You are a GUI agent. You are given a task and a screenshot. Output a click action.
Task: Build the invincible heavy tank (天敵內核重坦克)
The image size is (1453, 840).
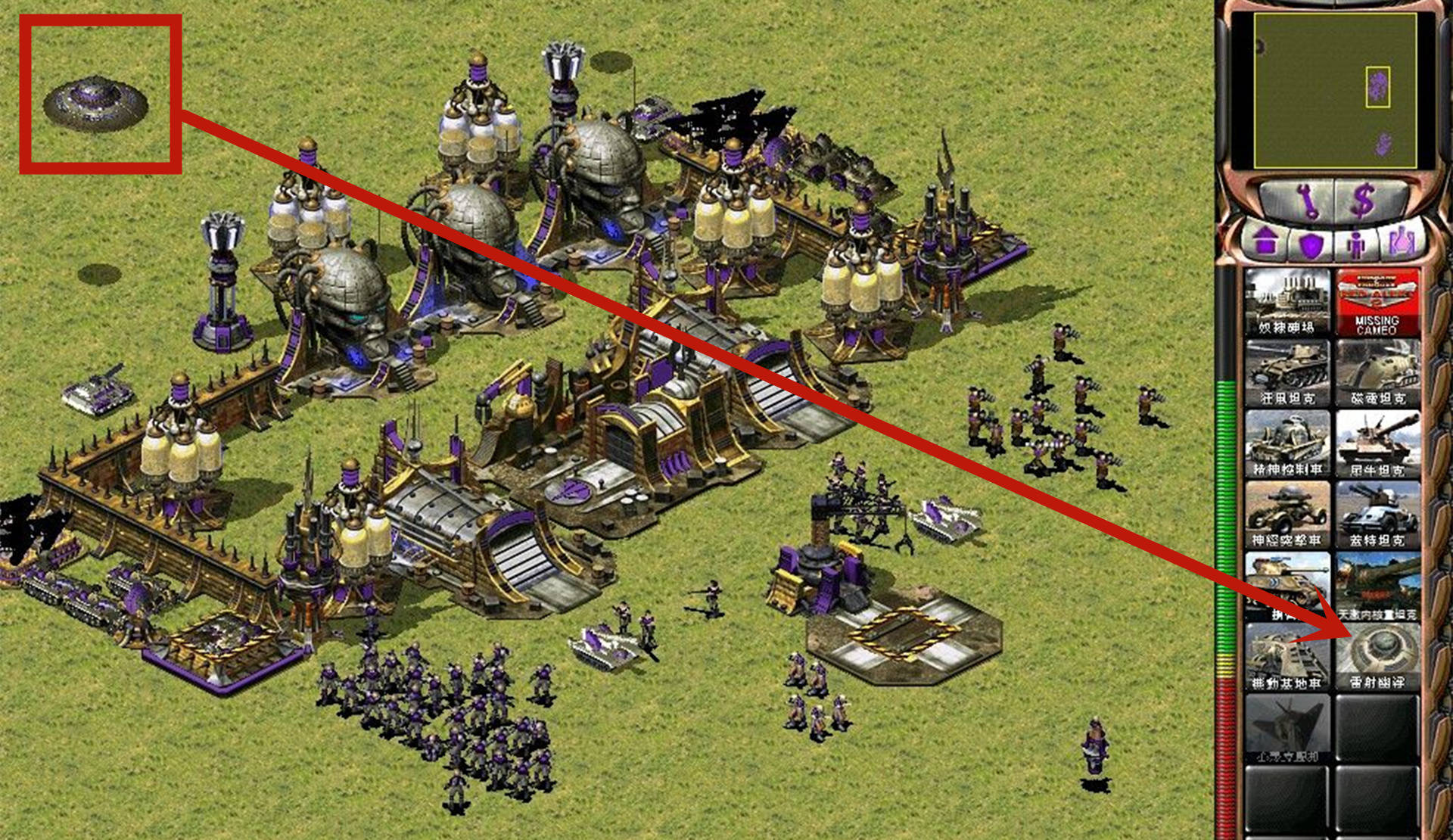click(1377, 585)
